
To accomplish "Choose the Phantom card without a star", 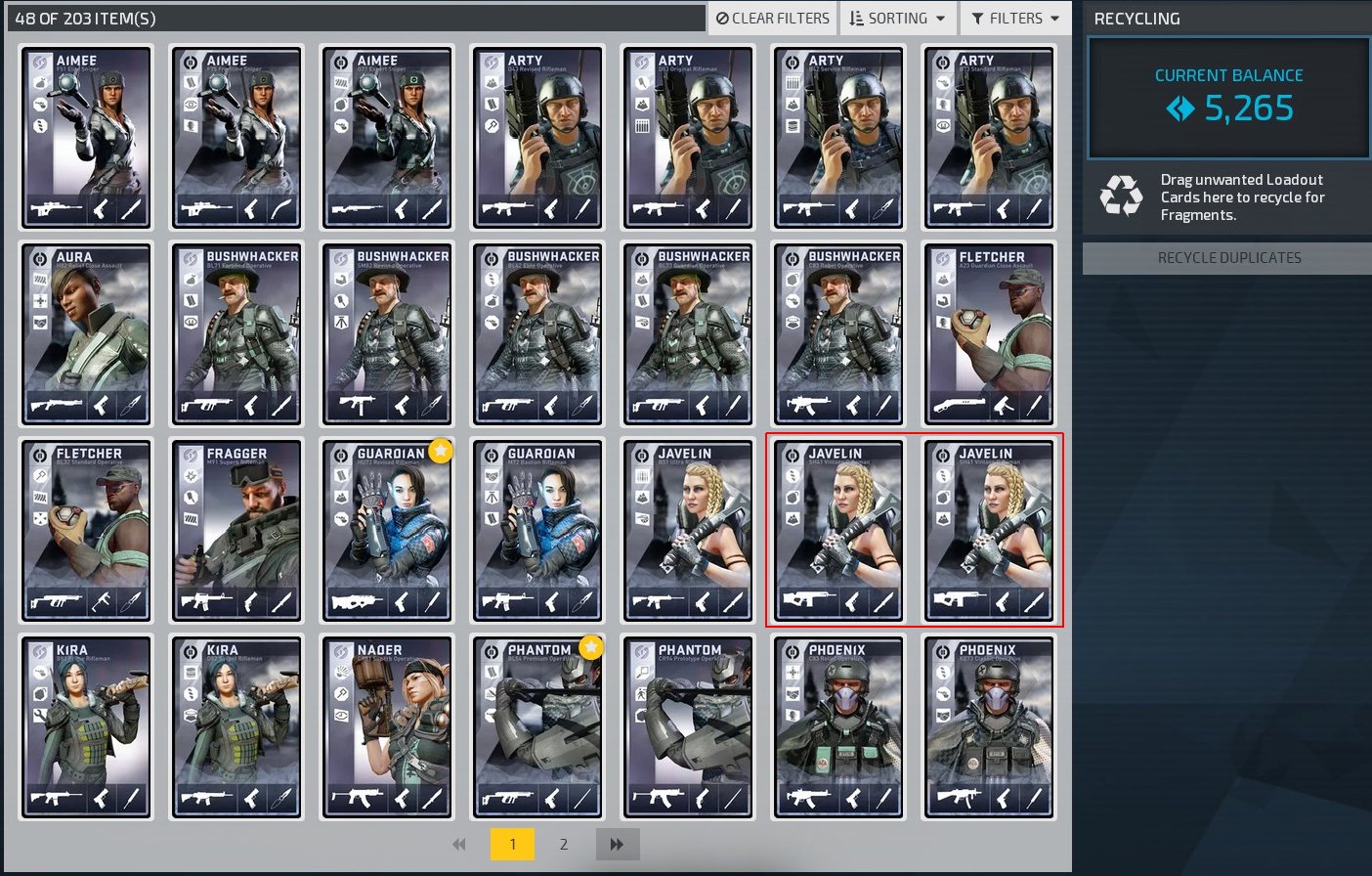I will 689,726.
